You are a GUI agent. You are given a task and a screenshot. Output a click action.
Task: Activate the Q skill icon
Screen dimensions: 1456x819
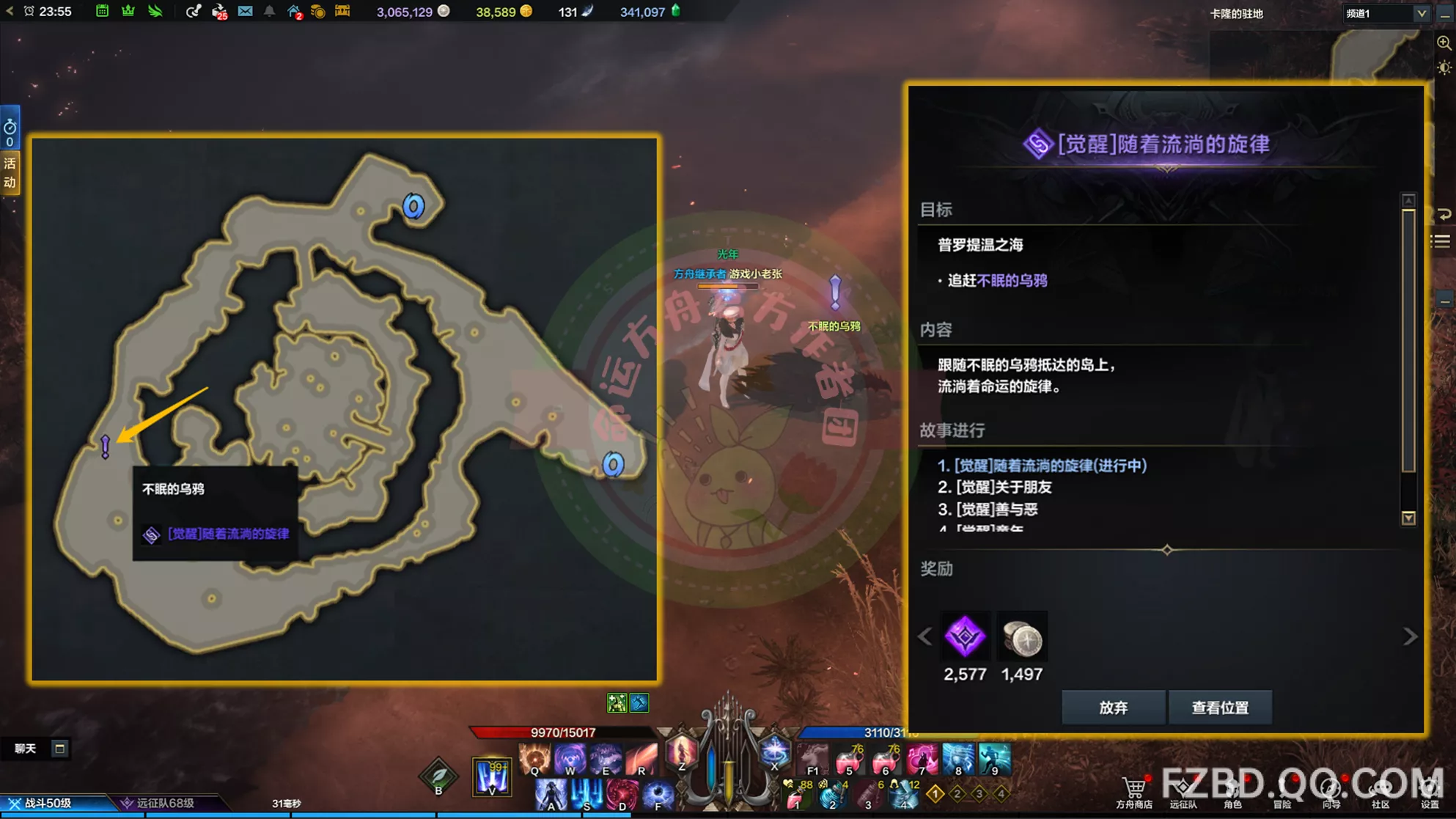pyautogui.click(x=534, y=758)
